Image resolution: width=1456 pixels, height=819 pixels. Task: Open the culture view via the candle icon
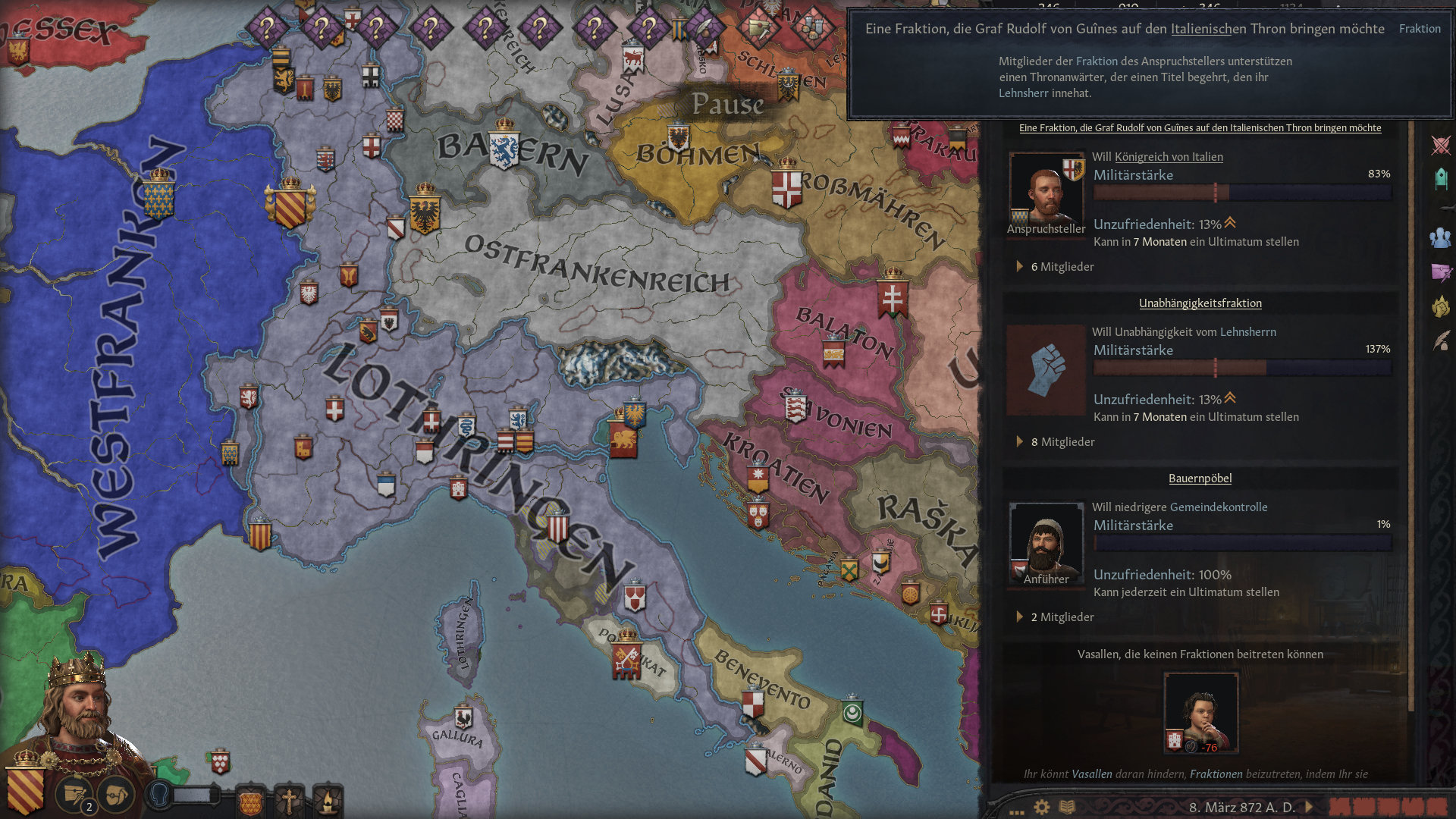tap(328, 800)
